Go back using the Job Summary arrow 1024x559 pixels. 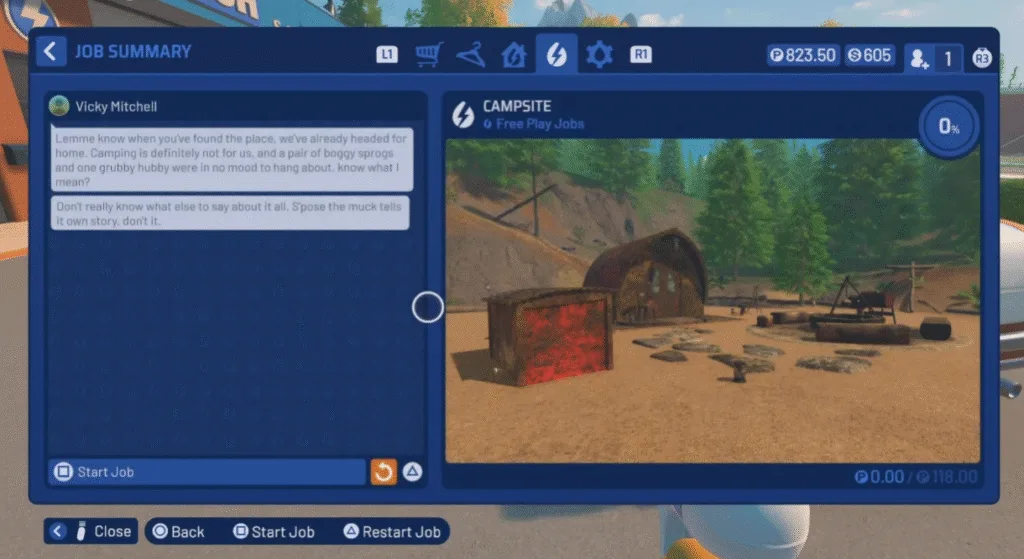tap(51, 52)
